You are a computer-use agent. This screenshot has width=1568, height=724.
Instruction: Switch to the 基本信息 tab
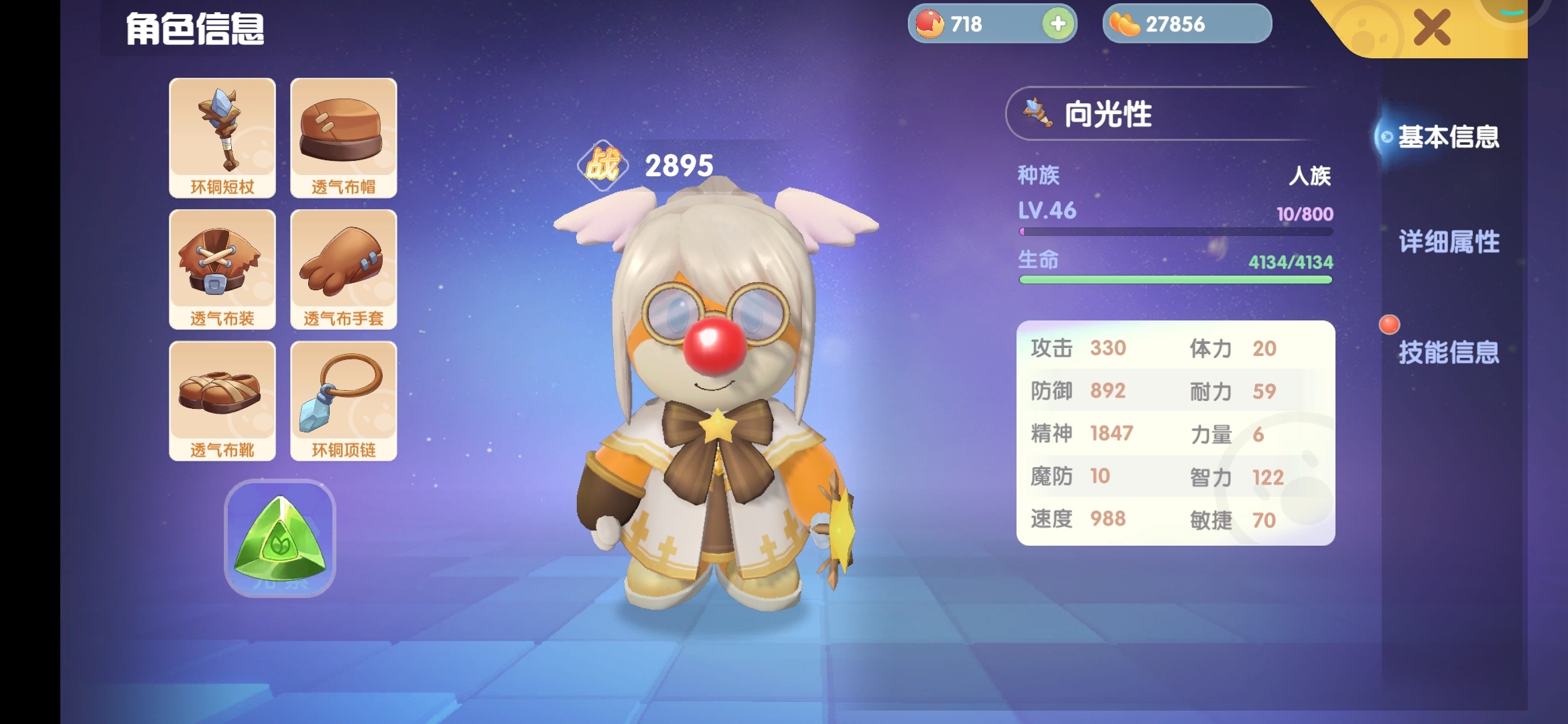click(1447, 137)
